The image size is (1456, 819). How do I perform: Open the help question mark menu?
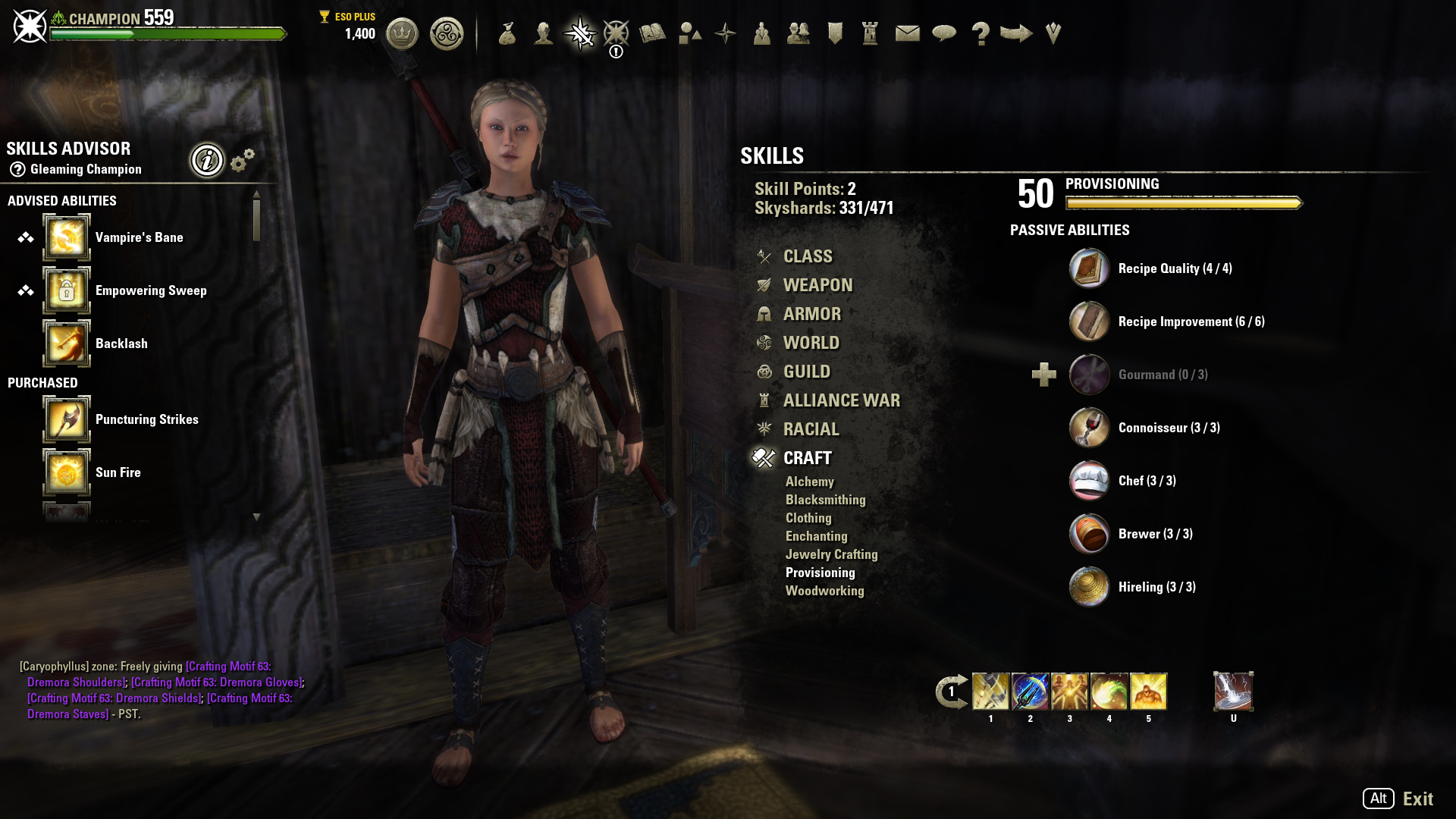[980, 33]
